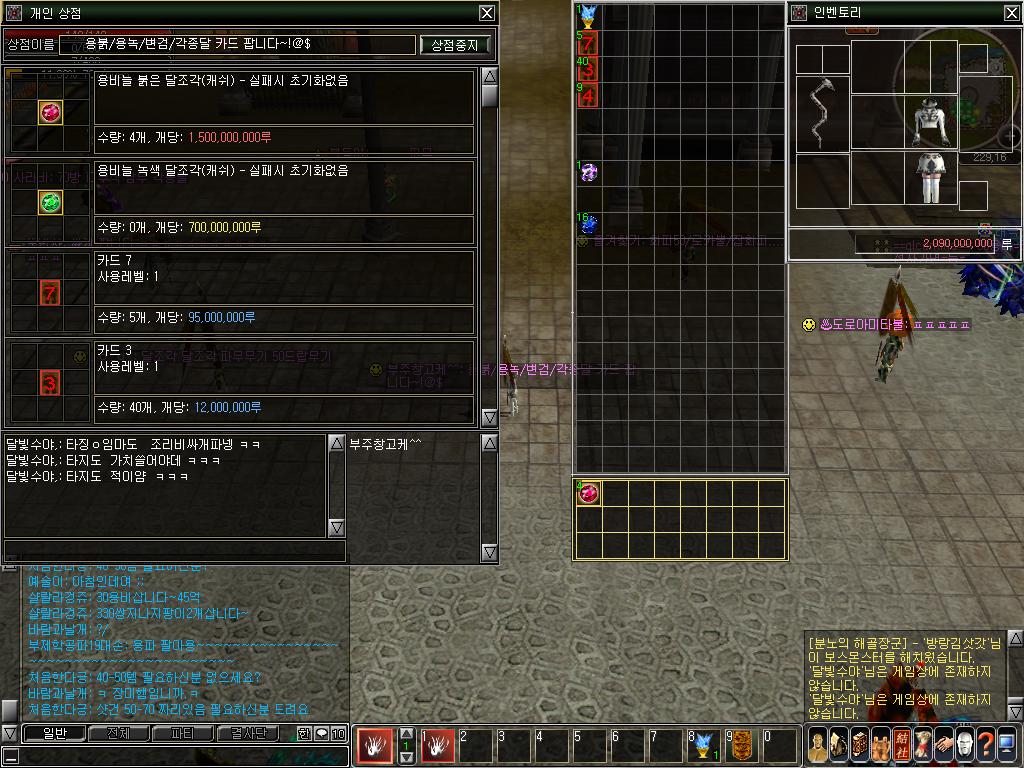The image size is (1024, 768).
Task: Select the purple orb inventory item
Action: (x=588, y=173)
